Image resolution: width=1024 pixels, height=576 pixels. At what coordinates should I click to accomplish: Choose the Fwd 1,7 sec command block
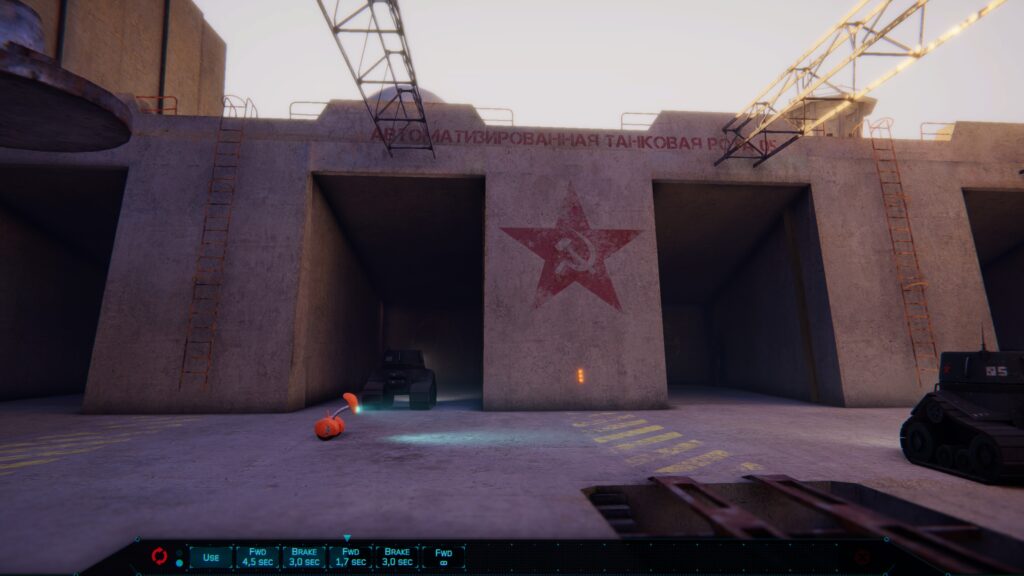[x=349, y=557]
